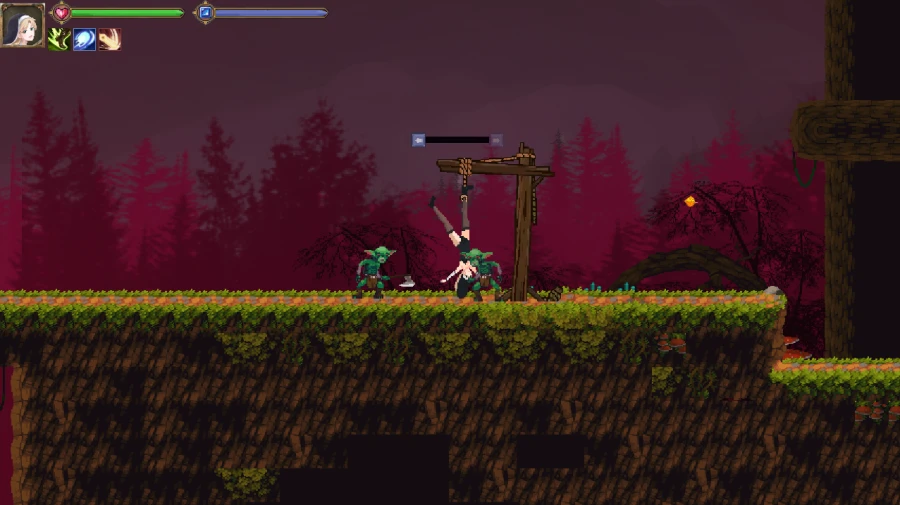900x505 pixels.
Task: Select the red fiery slash skill
Action: click(109, 40)
